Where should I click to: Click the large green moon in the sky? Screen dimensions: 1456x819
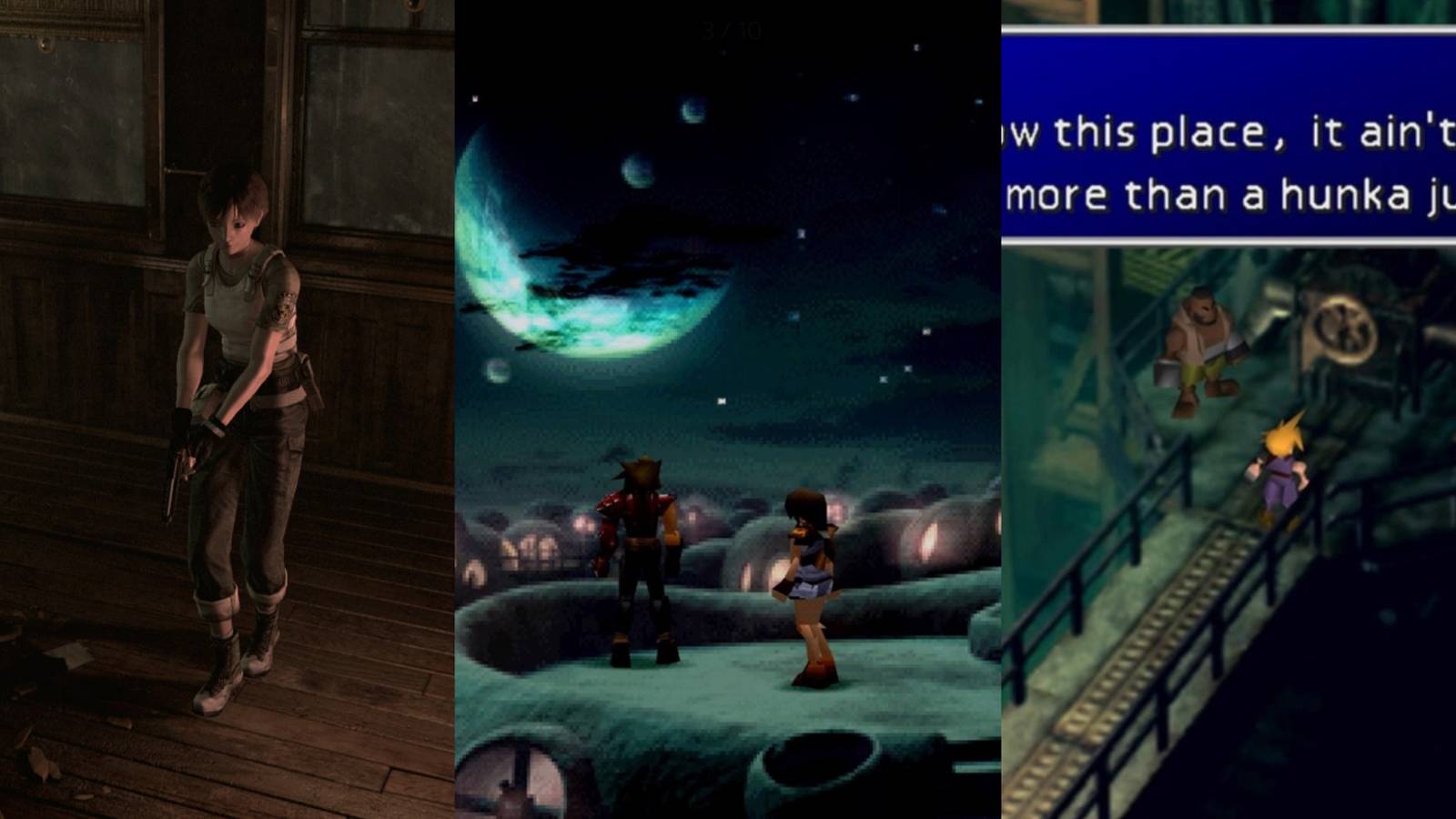[x=582, y=273]
